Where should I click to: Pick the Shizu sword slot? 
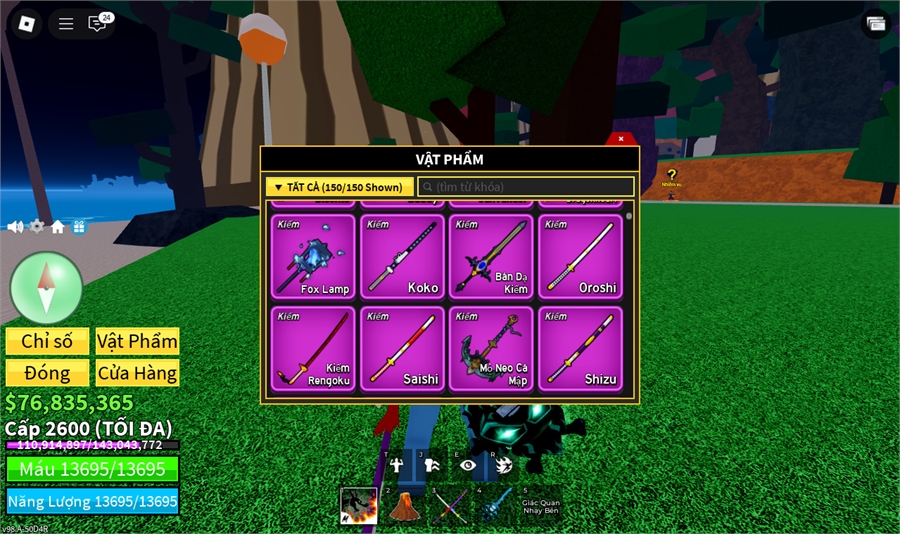(580, 348)
